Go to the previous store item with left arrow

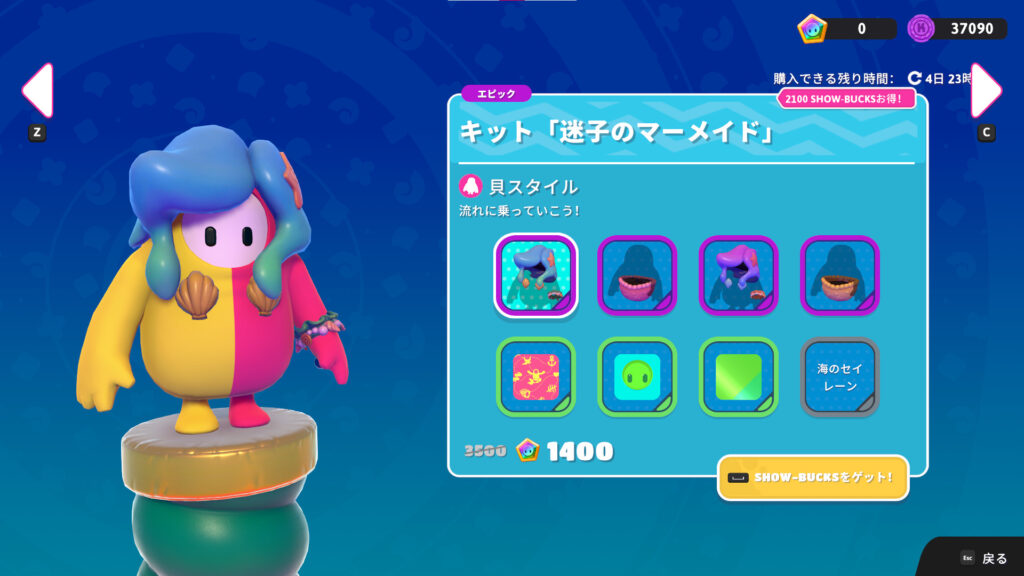coord(37,91)
